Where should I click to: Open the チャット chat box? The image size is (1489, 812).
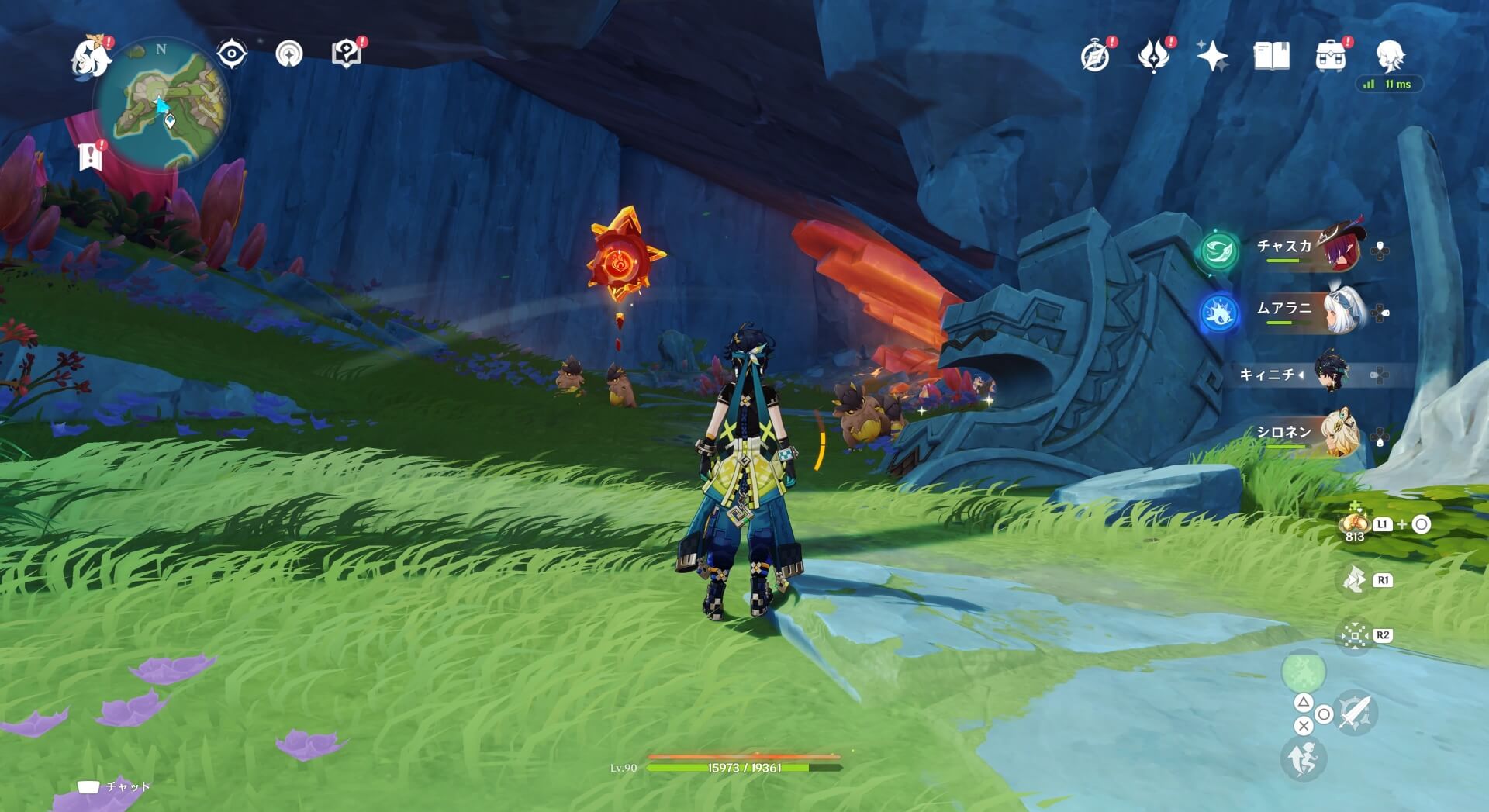(115, 786)
